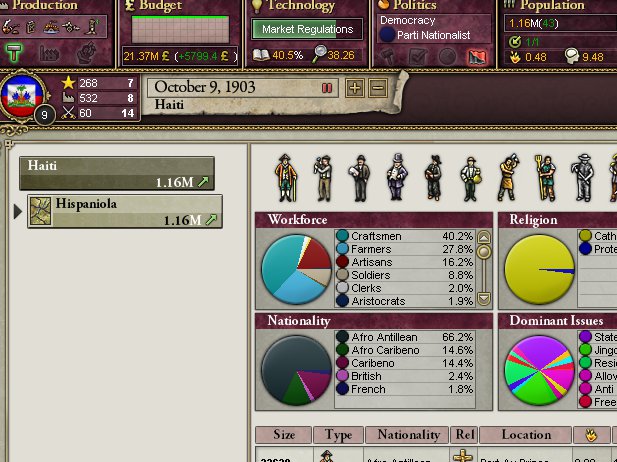The image size is (617, 462).
Task: Filter by the aristocrat pop icon in tricorn hat
Action: click(x=285, y=178)
